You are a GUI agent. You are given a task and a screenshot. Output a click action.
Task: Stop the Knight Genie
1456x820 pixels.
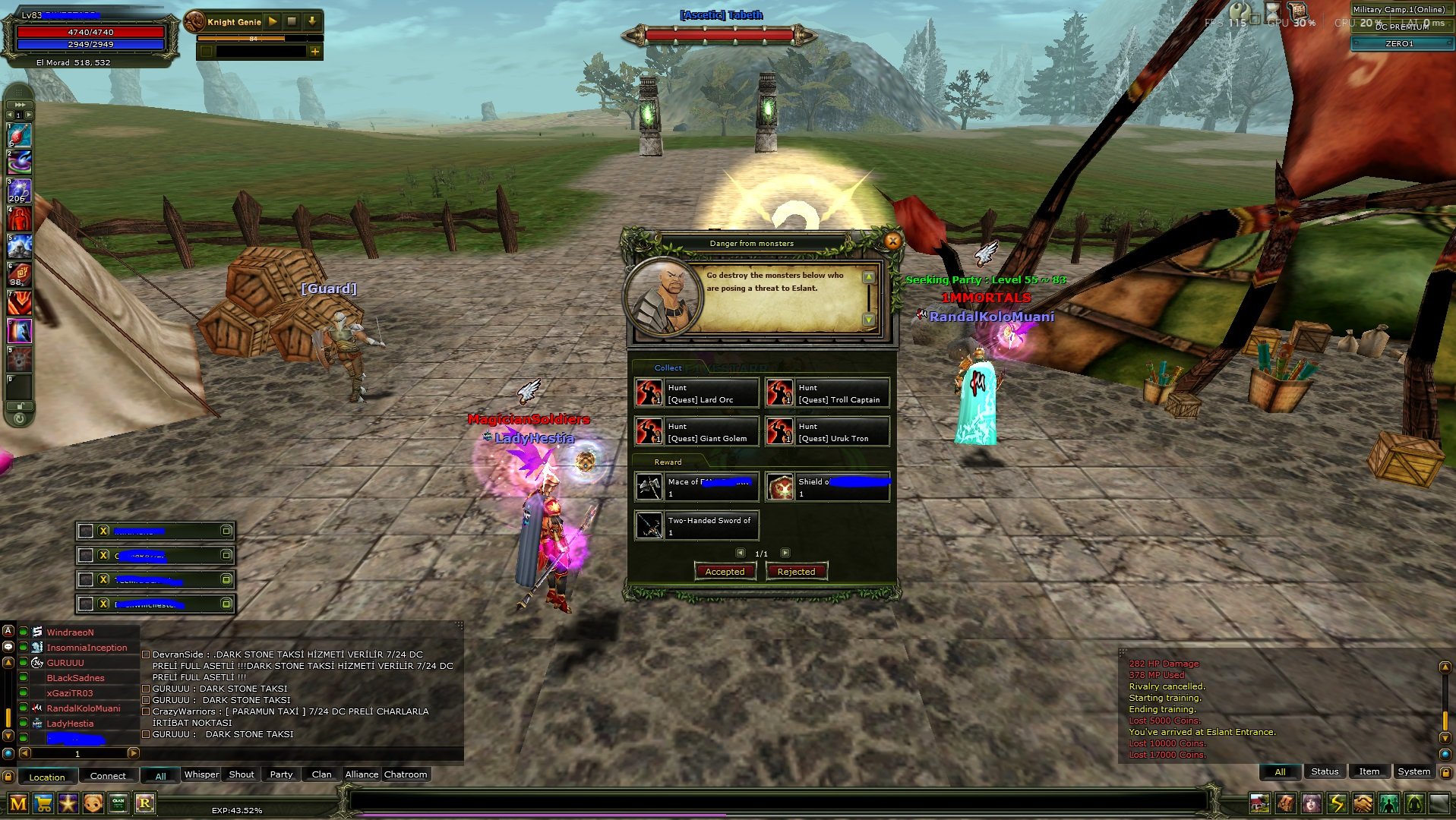point(292,21)
